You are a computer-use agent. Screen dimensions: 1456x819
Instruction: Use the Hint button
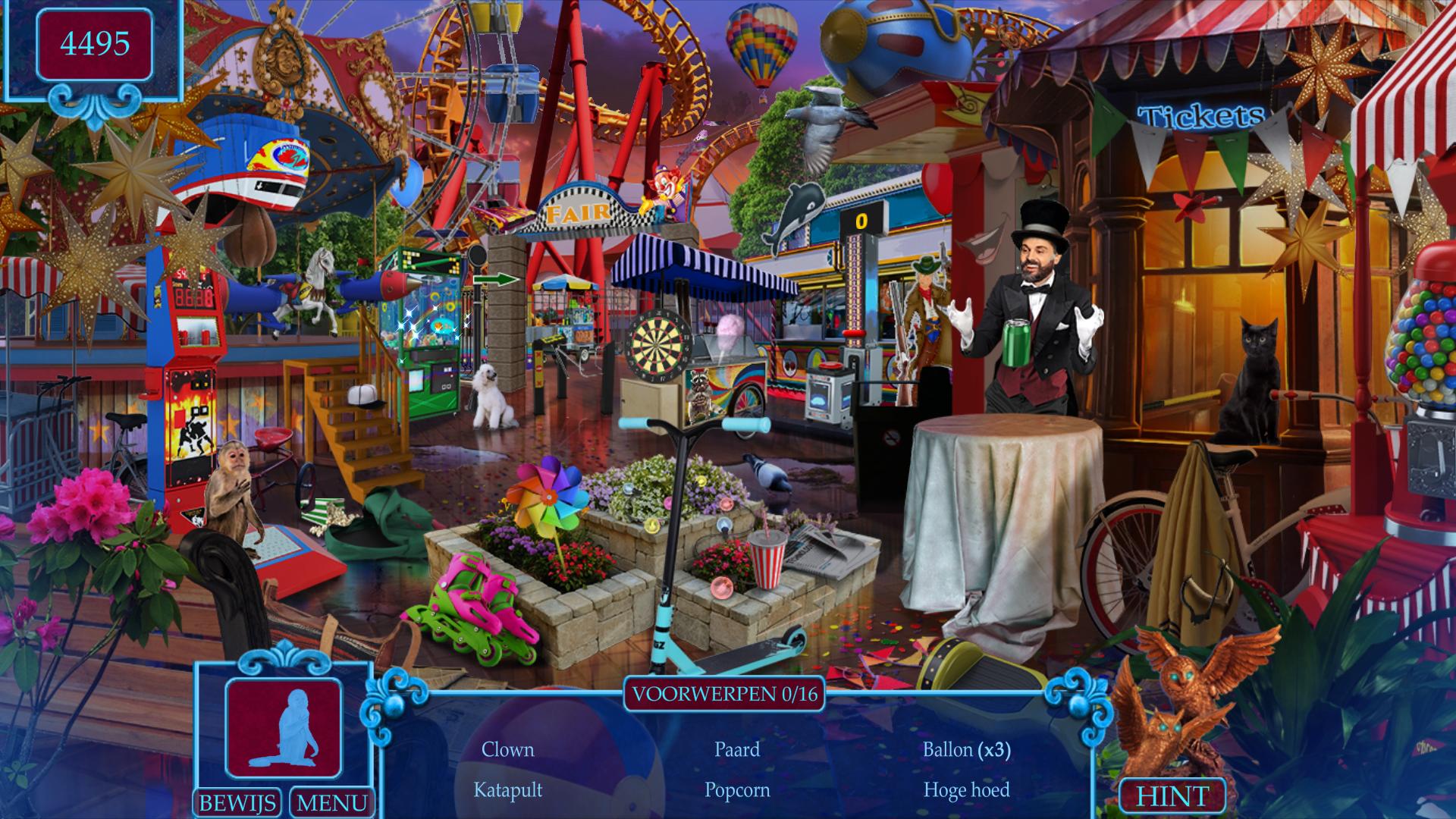tap(1172, 796)
